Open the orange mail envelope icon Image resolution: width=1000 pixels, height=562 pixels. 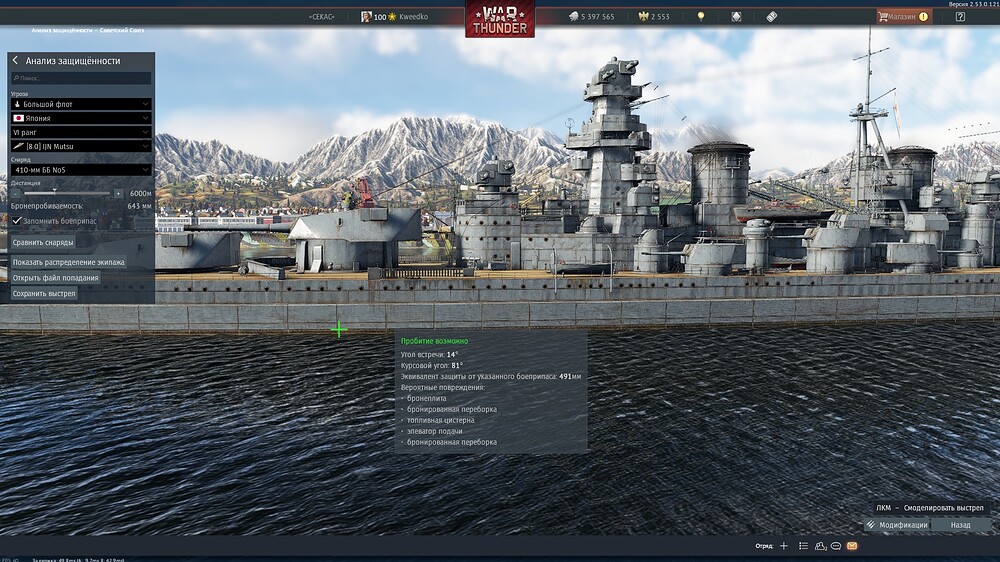tap(852, 546)
